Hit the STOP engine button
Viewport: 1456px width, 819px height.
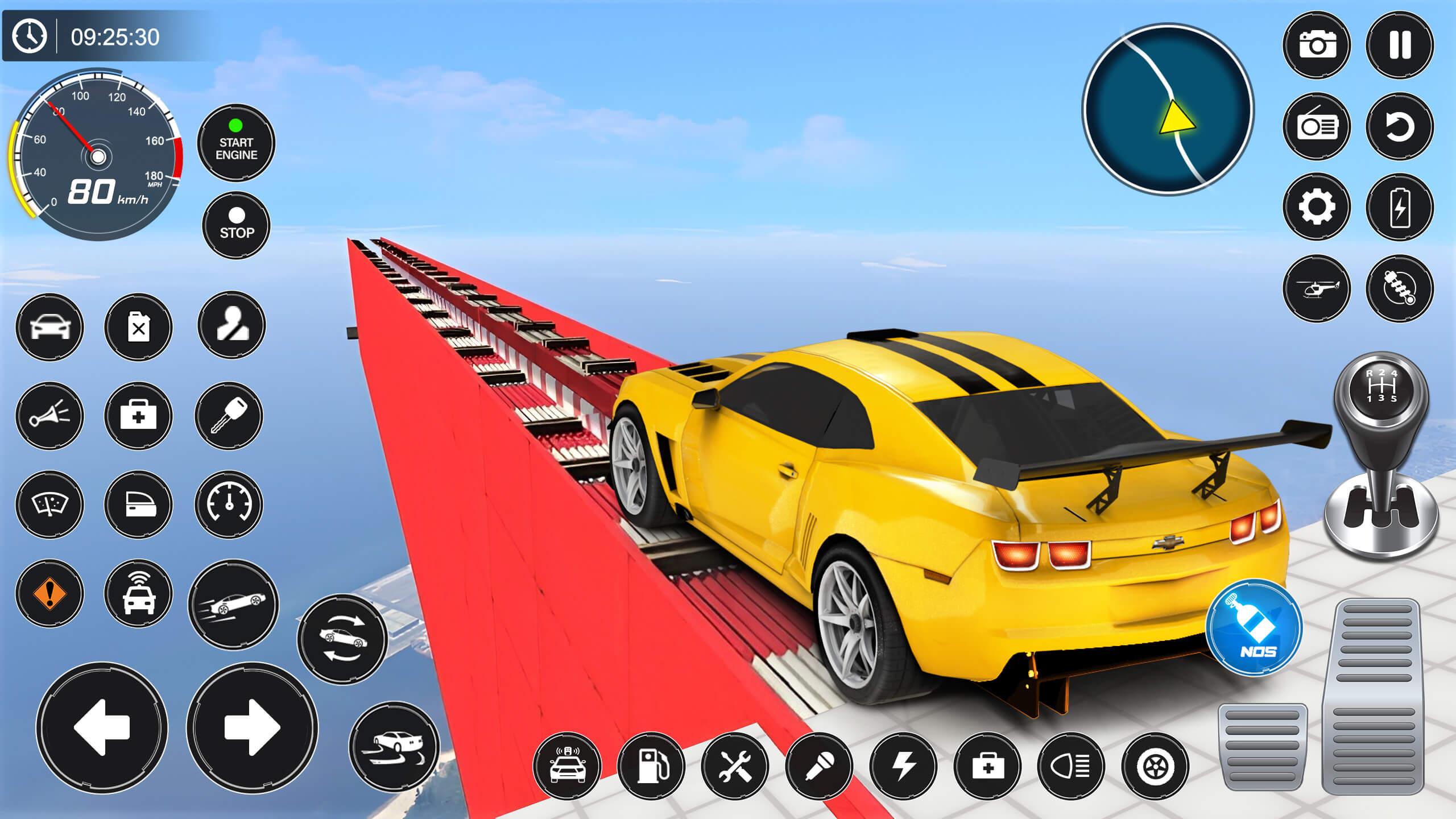point(237,225)
